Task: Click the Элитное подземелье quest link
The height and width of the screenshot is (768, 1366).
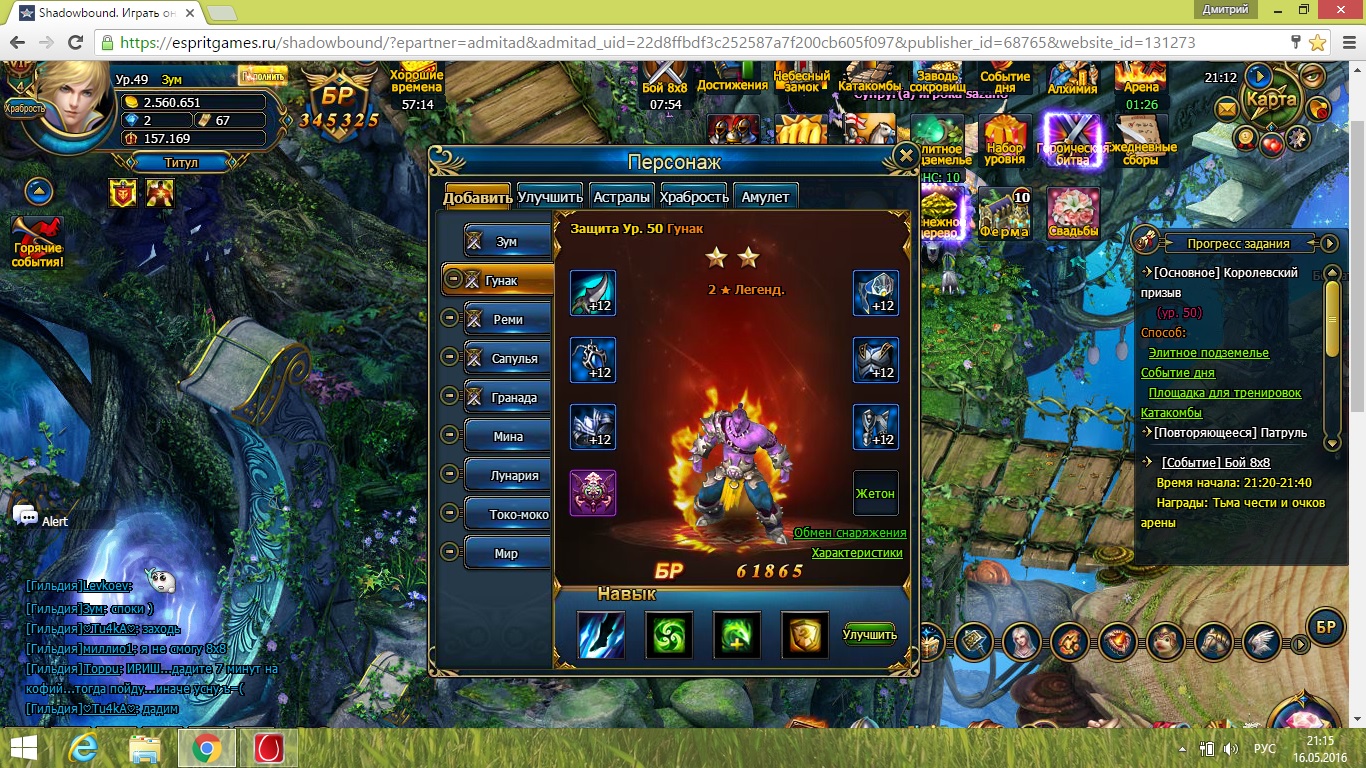Action: coord(1208,353)
